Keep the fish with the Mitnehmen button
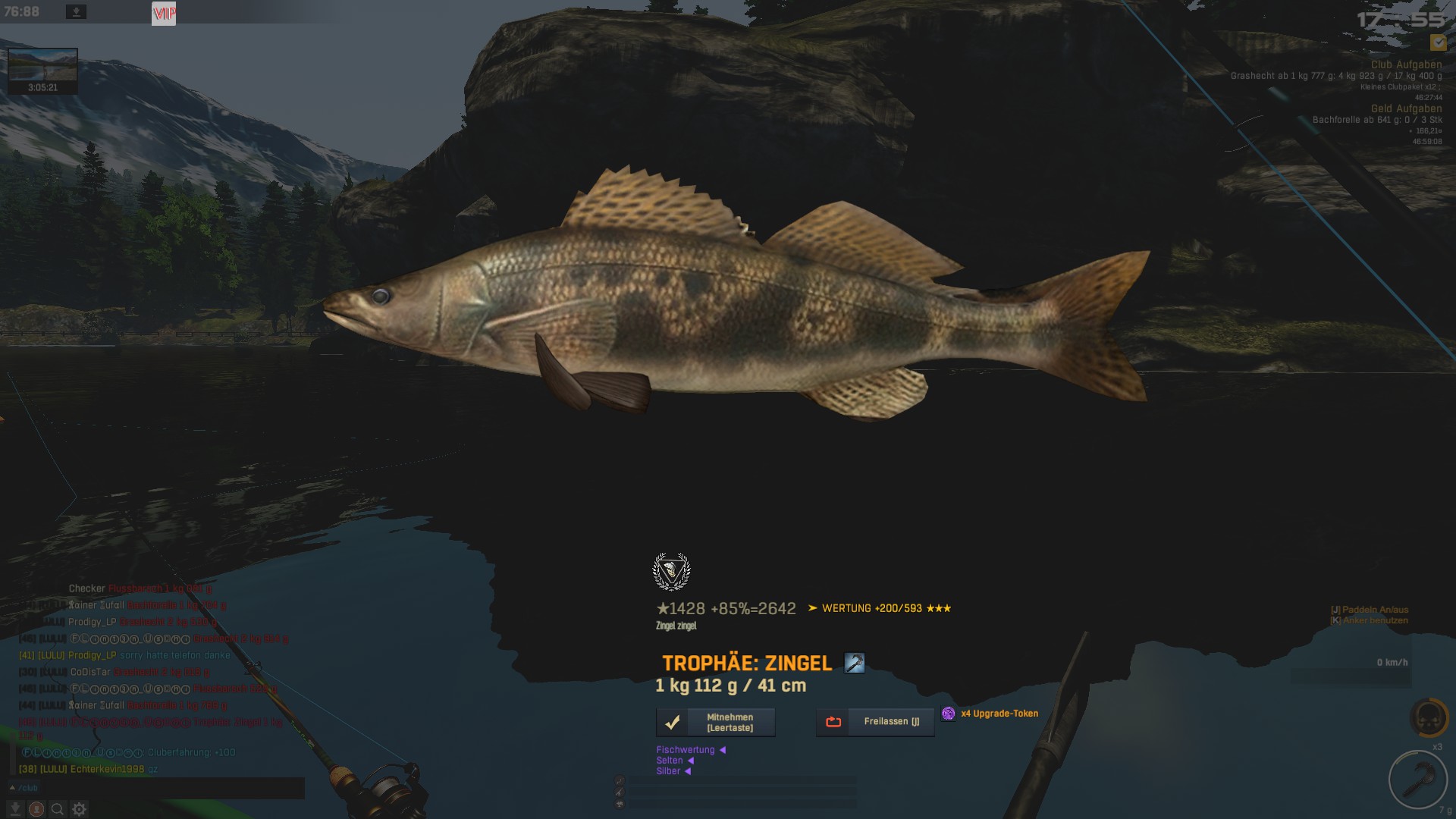 (715, 722)
